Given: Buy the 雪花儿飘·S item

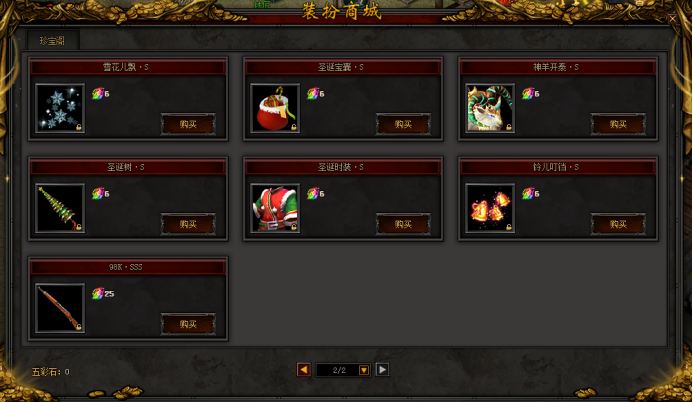Looking at the screenshot, I should coord(188,124).
